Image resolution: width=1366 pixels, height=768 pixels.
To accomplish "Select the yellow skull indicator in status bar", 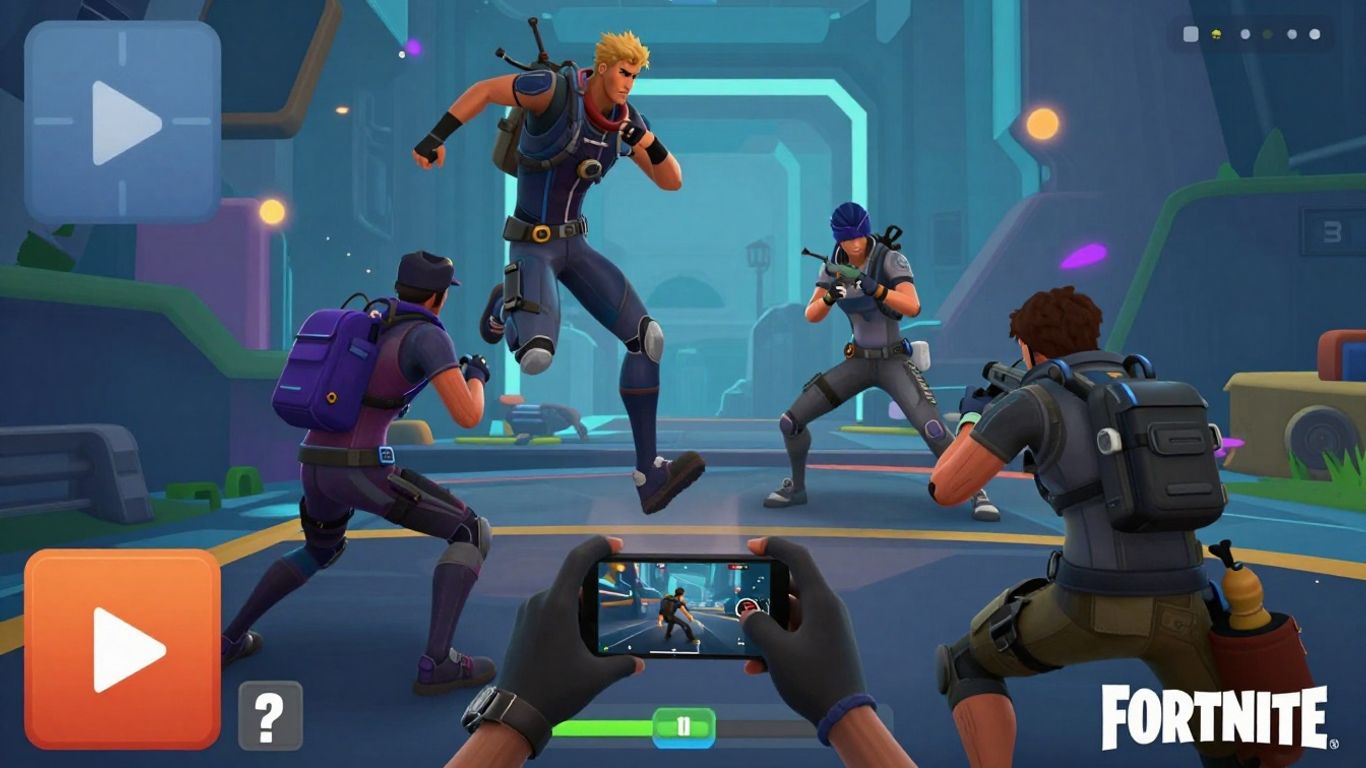I will pyautogui.click(x=1216, y=33).
